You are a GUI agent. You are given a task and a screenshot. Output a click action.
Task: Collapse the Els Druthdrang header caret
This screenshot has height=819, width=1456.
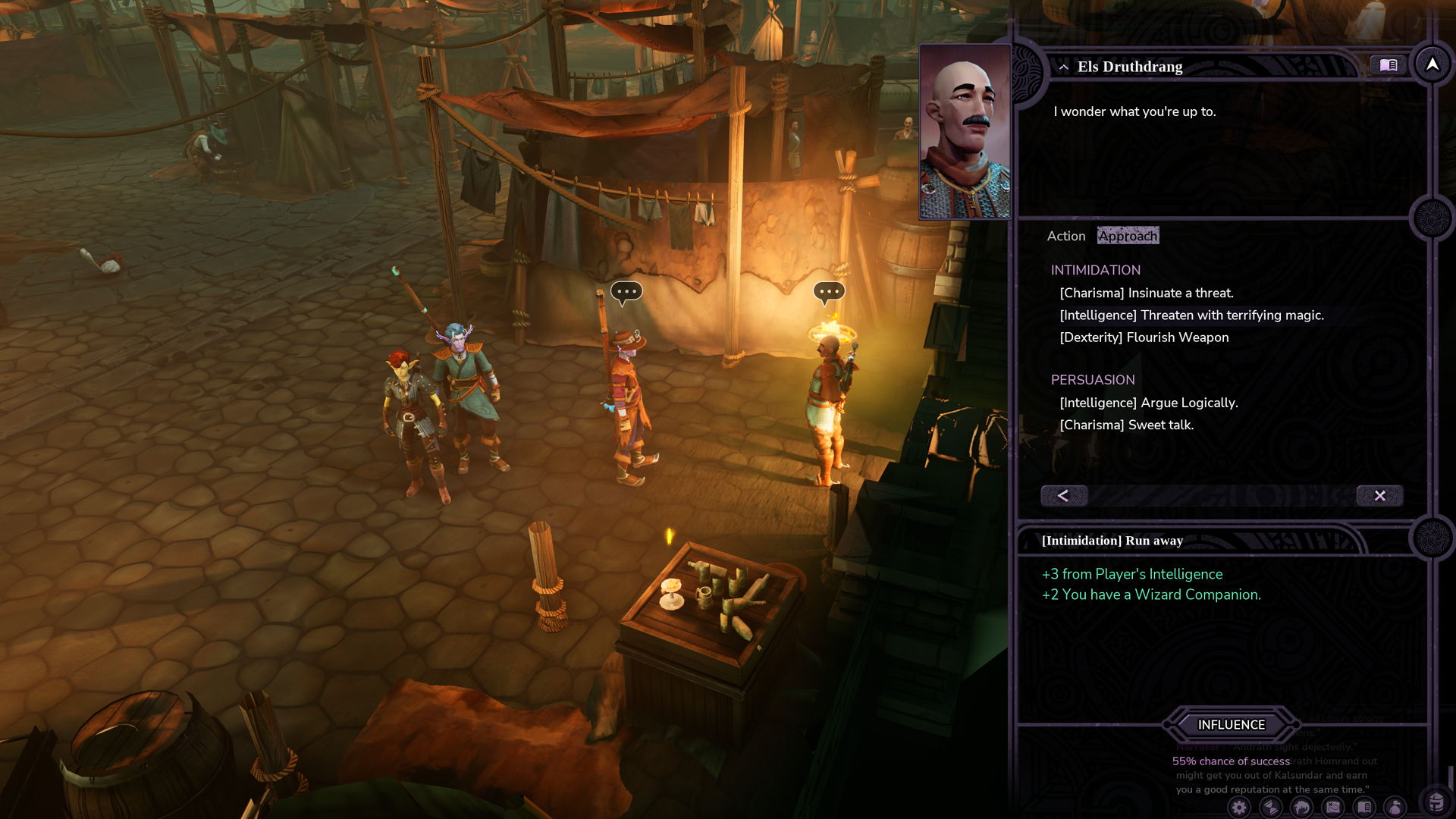click(1063, 67)
